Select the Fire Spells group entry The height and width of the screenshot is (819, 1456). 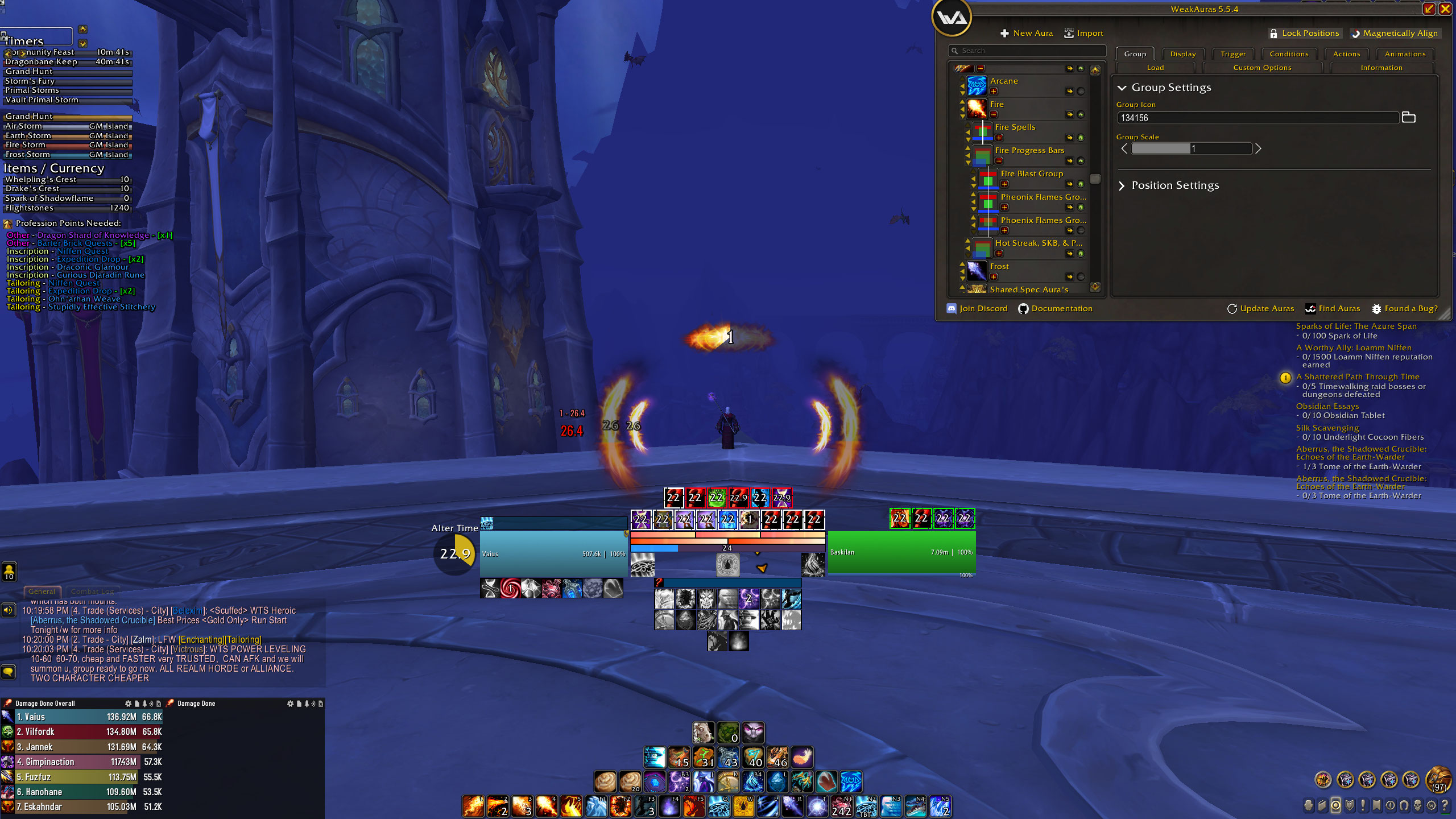(x=1015, y=127)
